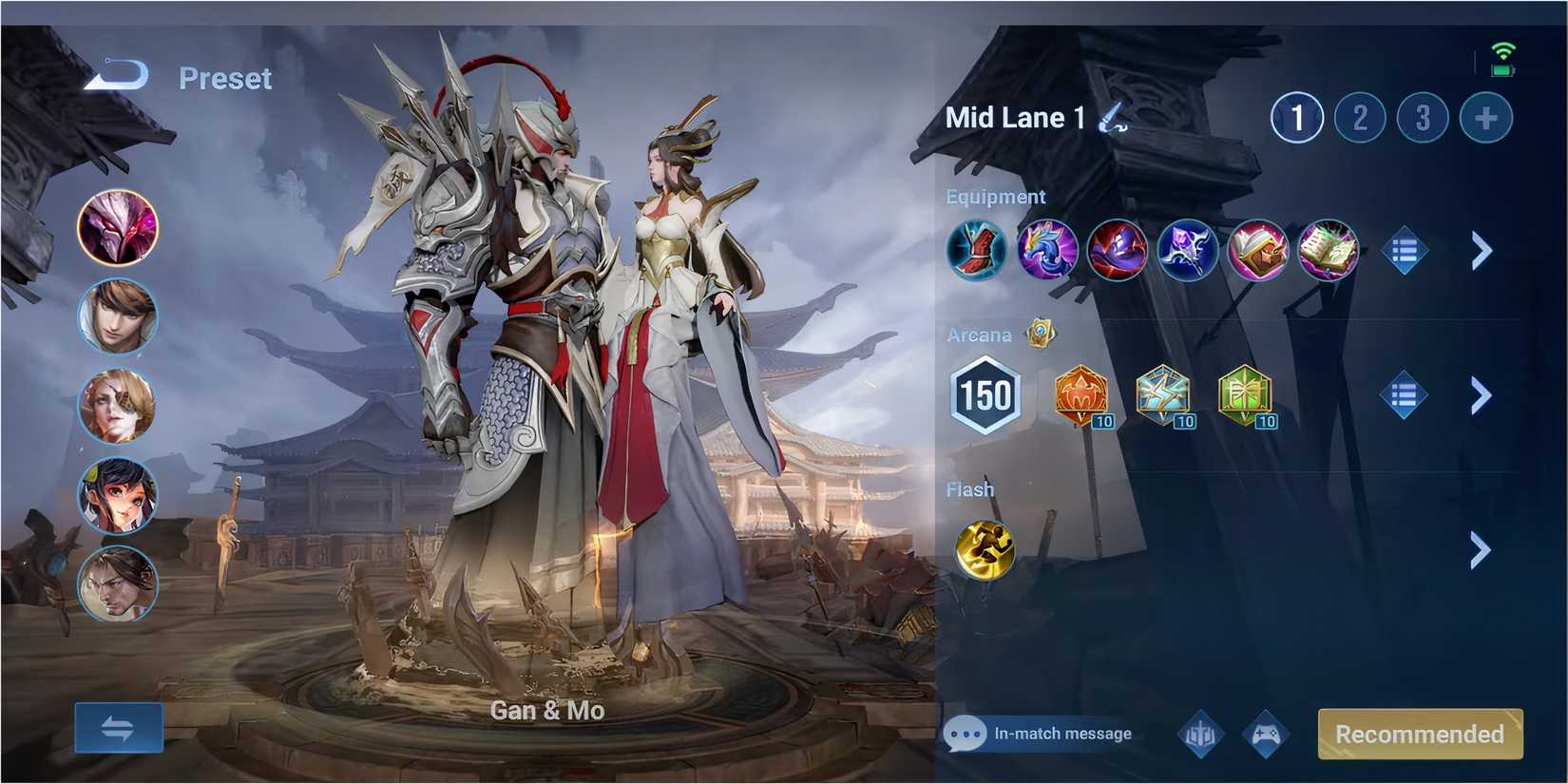1568x784 pixels.
Task: Select the blue dragon equipment item
Action: [1047, 250]
